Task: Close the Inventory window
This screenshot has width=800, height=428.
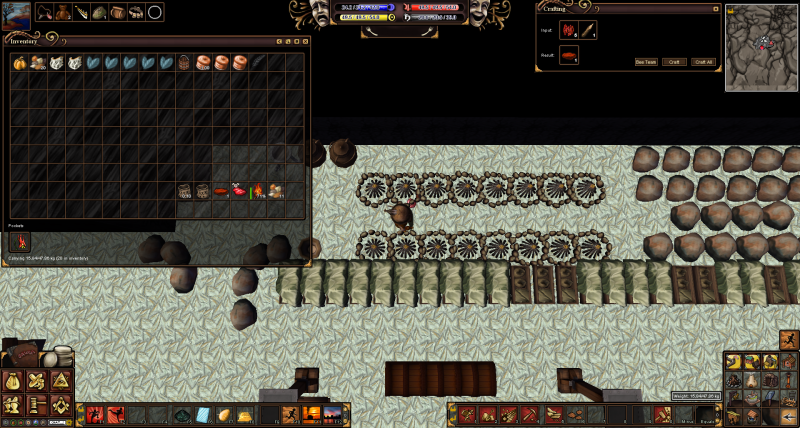Action: pos(305,41)
